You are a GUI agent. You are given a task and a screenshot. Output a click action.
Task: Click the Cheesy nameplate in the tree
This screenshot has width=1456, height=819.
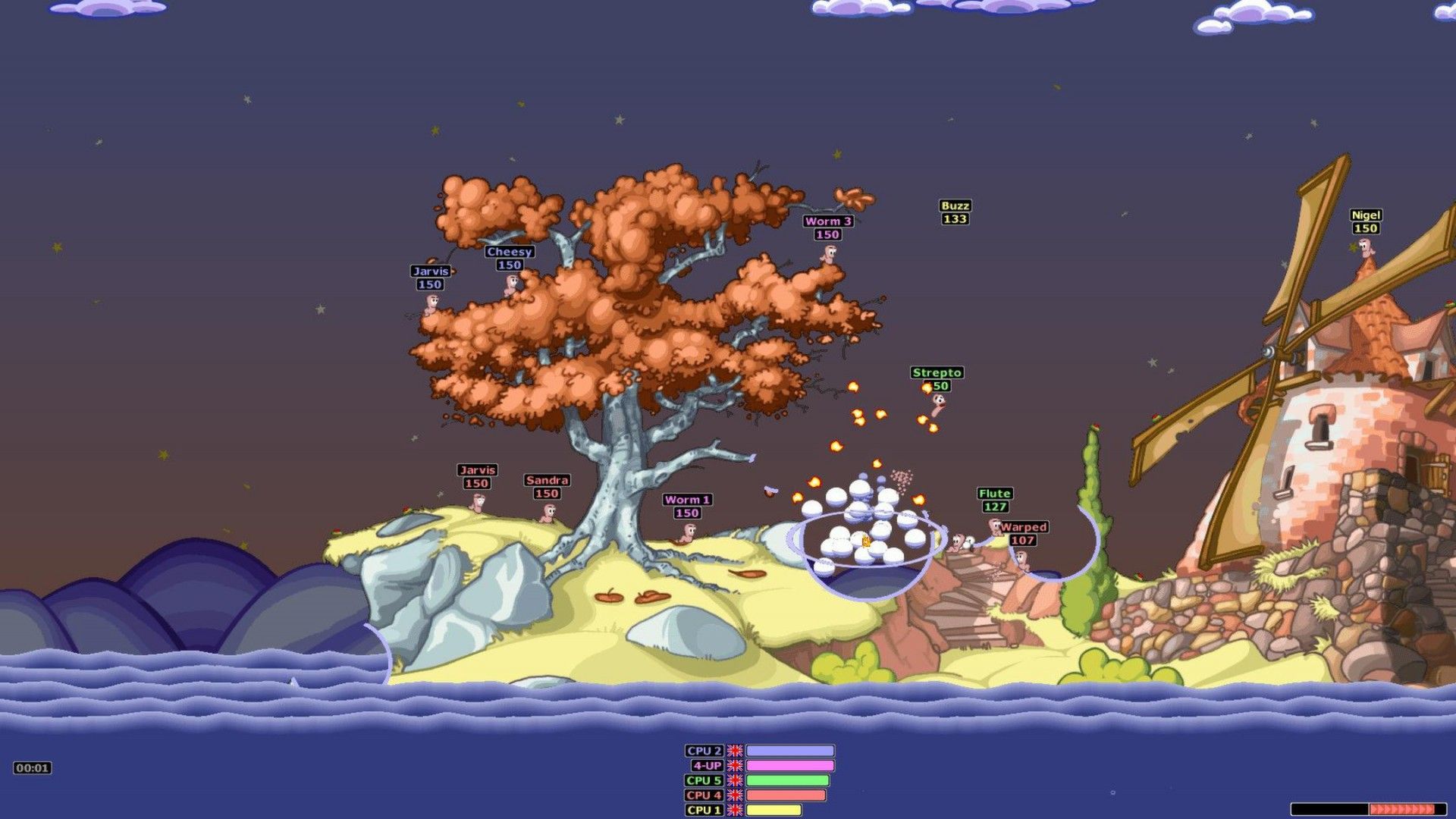click(x=510, y=251)
